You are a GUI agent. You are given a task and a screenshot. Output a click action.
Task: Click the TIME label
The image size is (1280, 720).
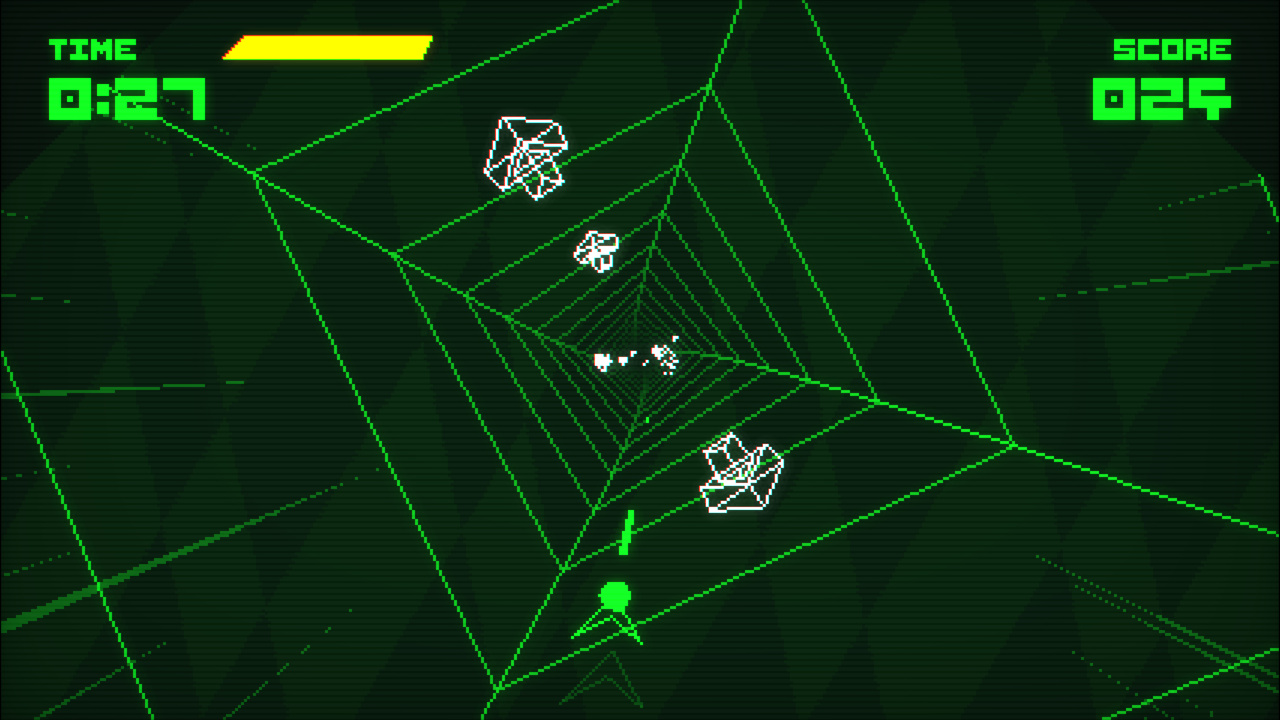pos(92,50)
